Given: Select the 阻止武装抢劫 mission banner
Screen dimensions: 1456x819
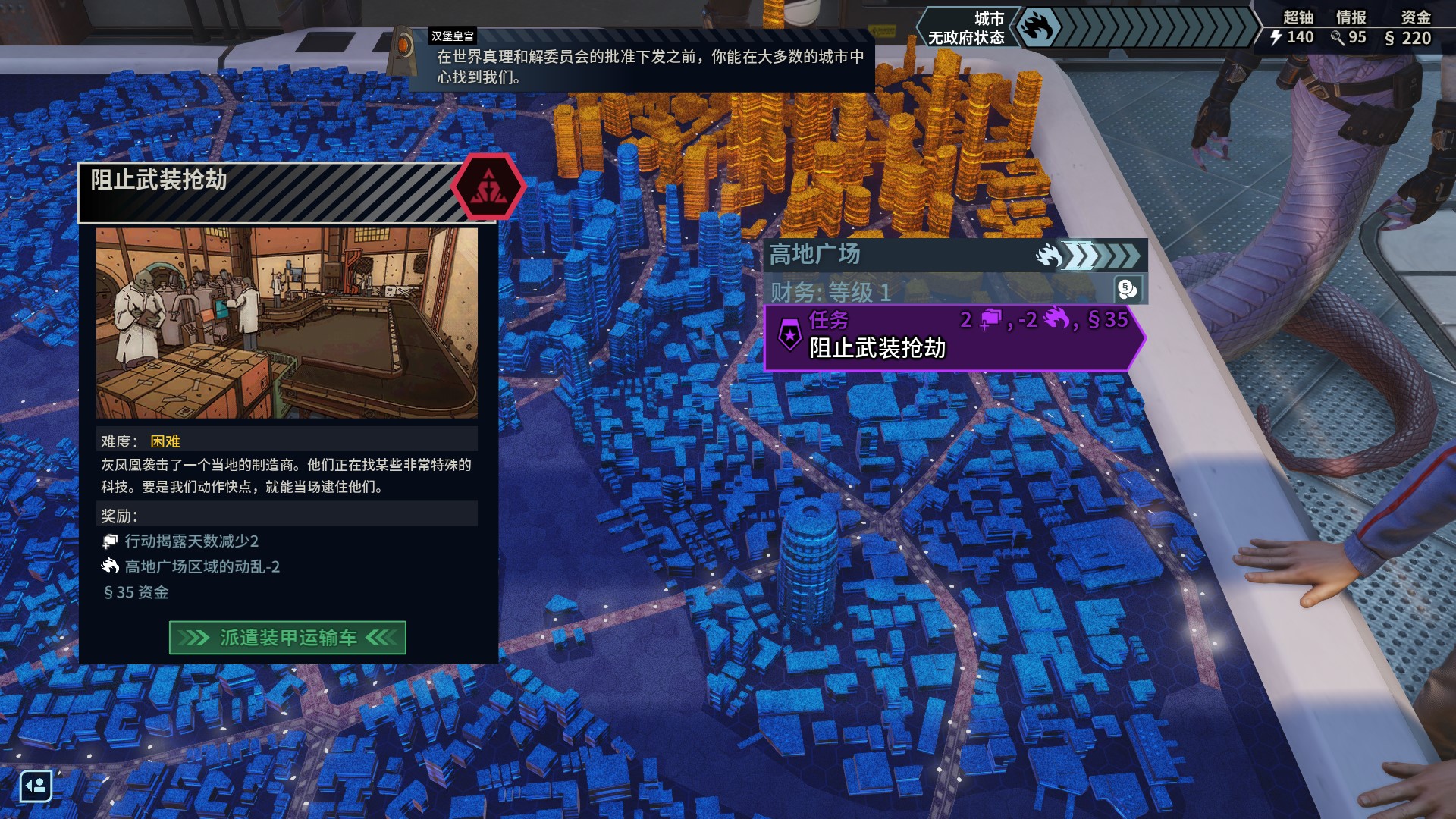Looking at the screenshot, I should [953, 337].
